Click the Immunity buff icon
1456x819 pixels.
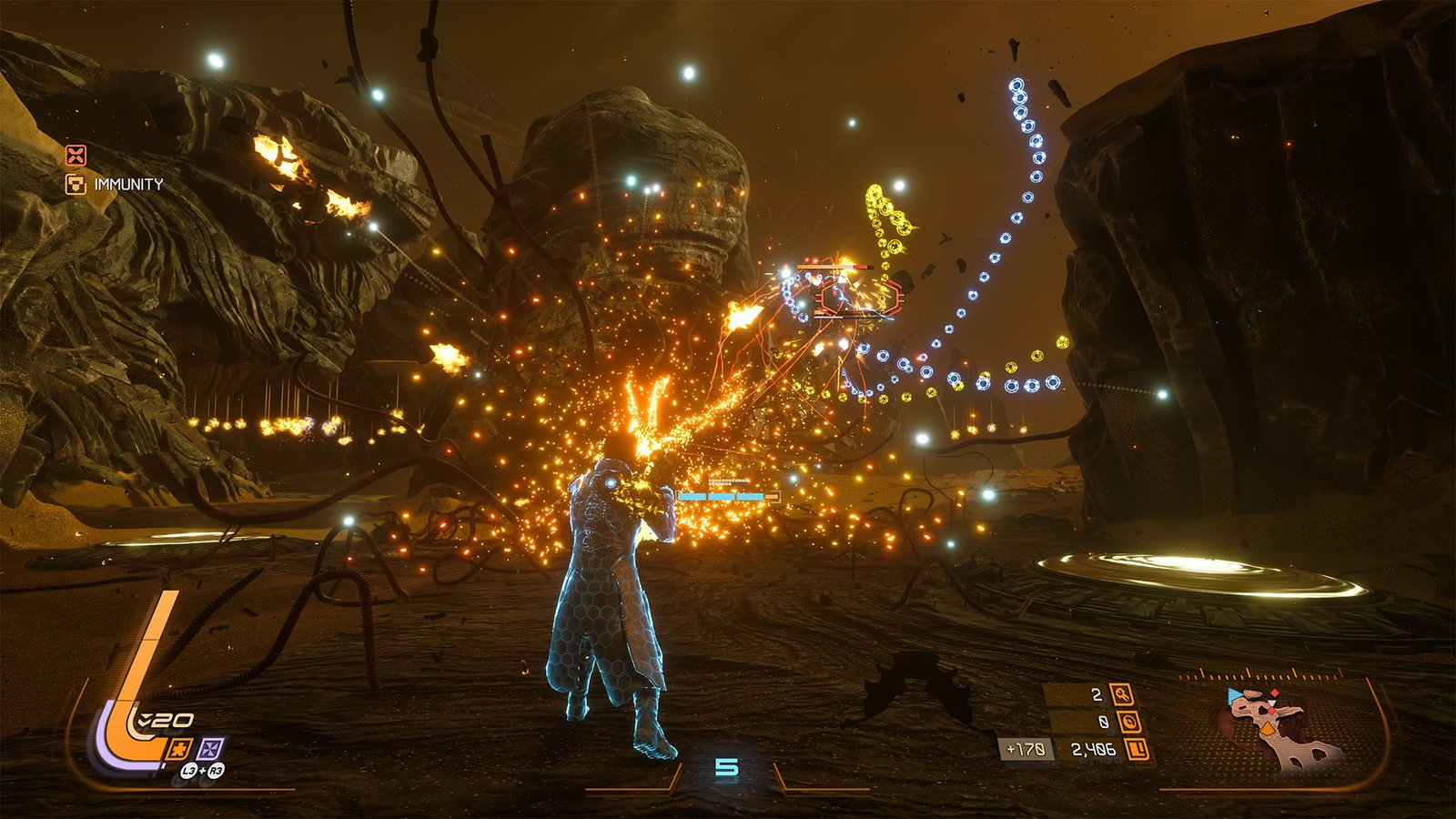tap(76, 184)
